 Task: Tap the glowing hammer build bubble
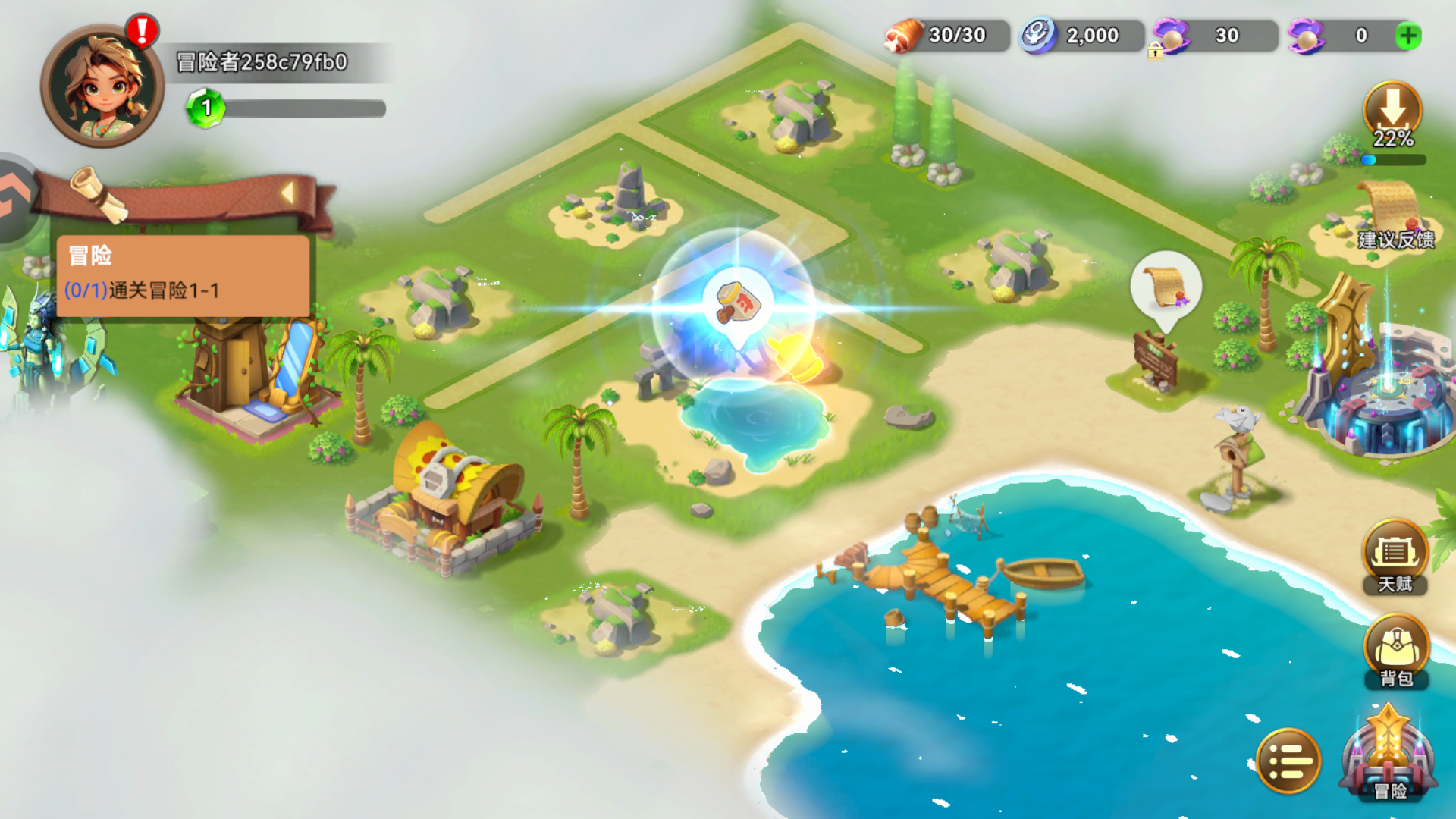(737, 303)
